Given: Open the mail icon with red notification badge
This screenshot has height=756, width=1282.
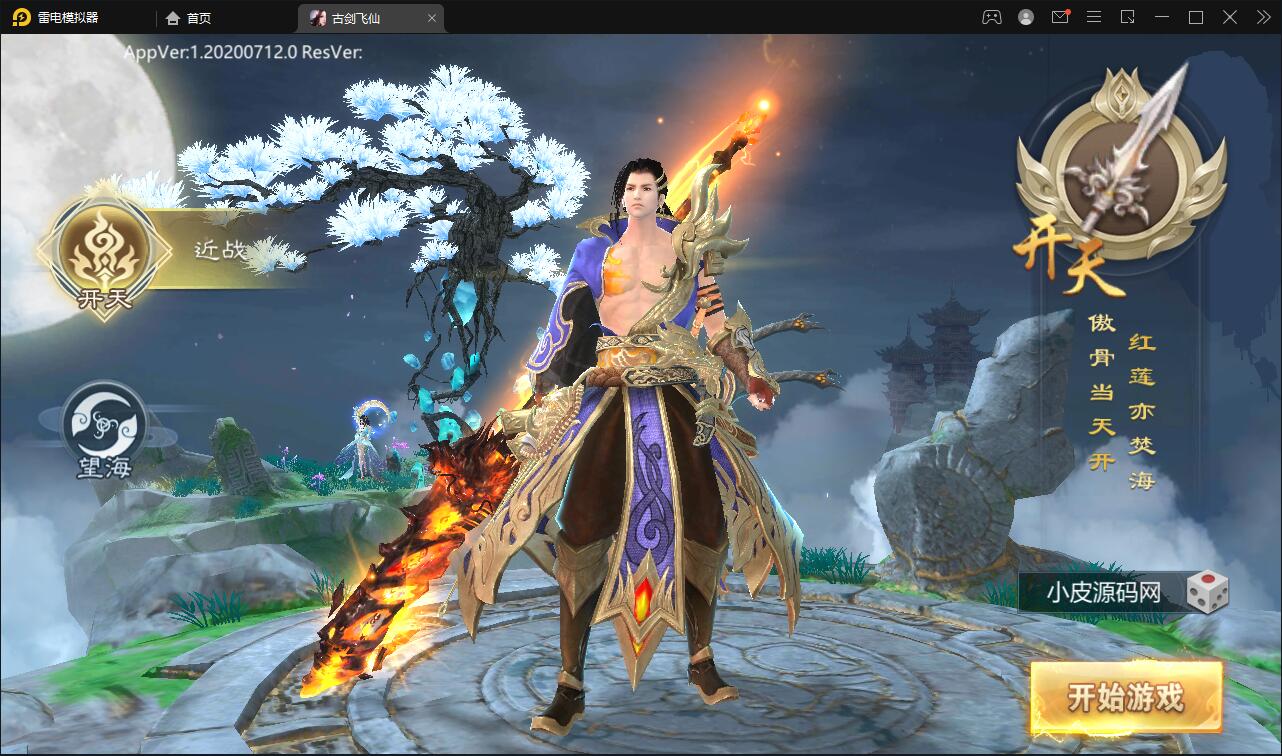Looking at the screenshot, I should 1060,17.
